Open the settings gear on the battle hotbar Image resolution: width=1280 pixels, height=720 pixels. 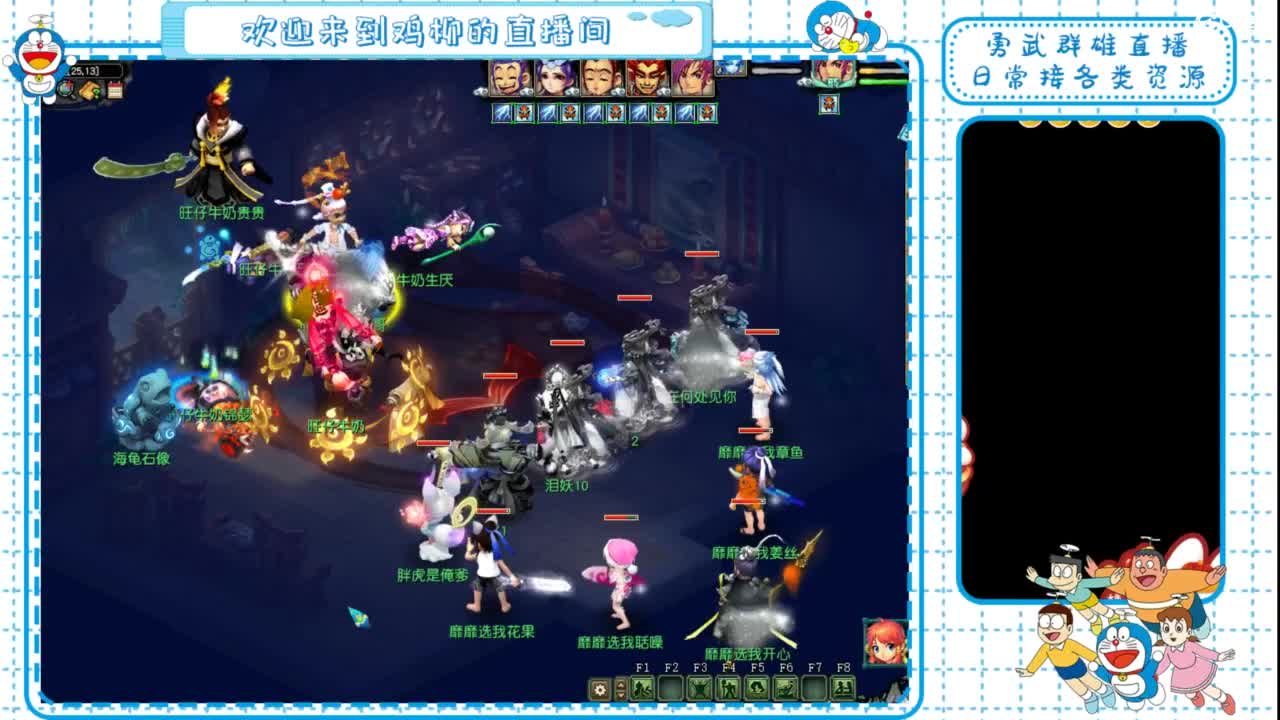pos(599,689)
